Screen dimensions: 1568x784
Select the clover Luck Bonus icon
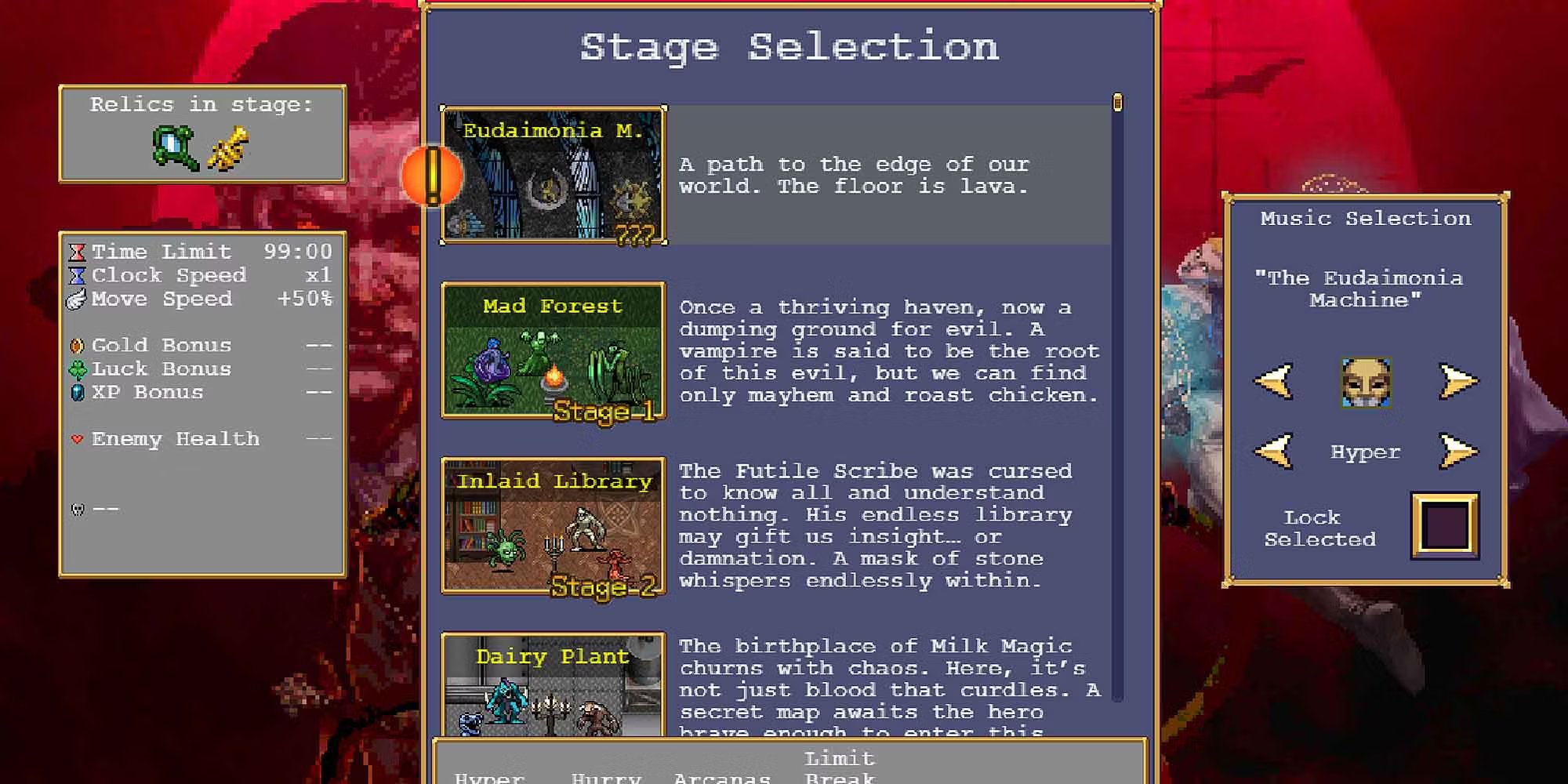pyautogui.click(x=78, y=368)
